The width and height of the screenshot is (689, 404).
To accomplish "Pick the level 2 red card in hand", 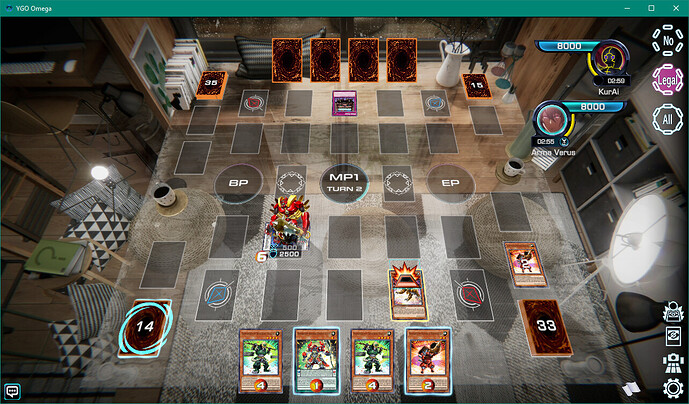I will coord(425,356).
